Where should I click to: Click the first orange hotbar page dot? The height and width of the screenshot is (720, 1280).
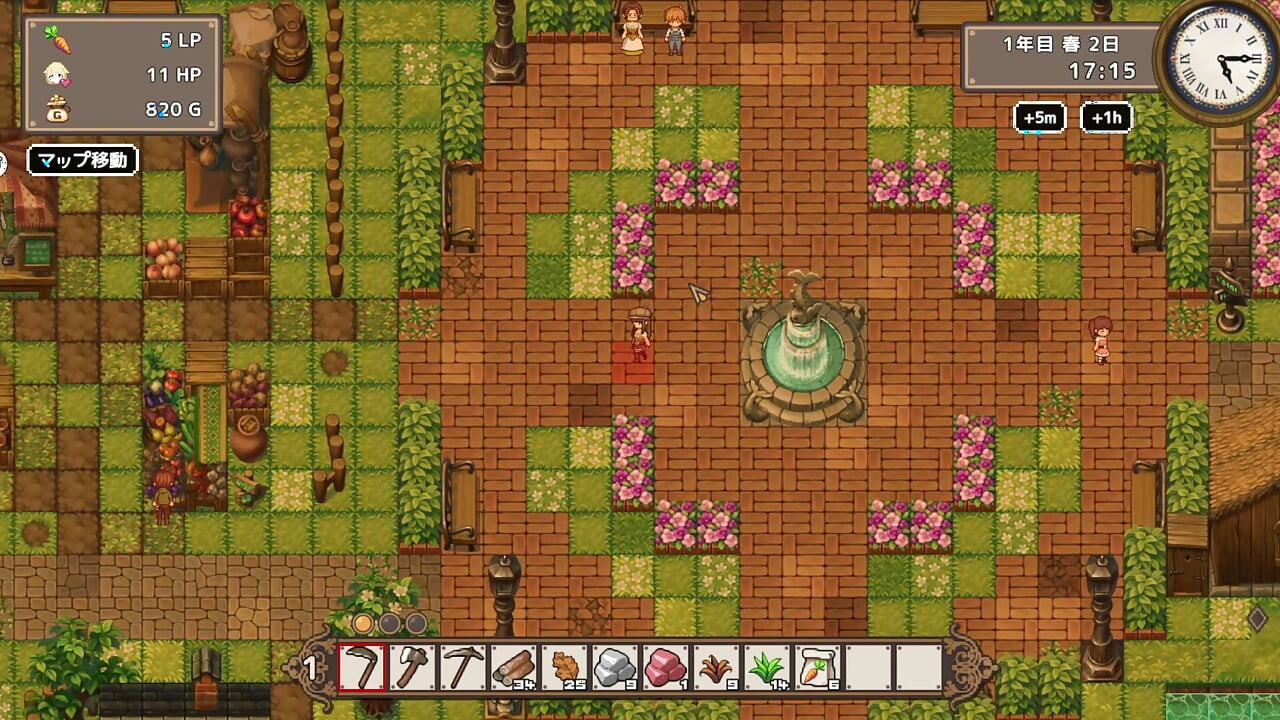(363, 624)
